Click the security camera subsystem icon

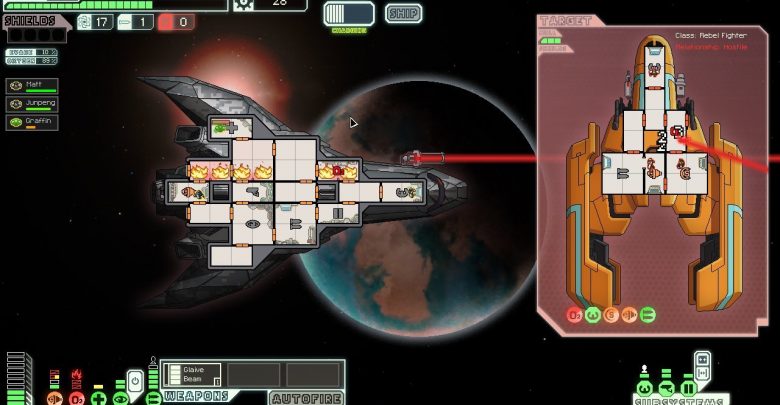point(666,388)
